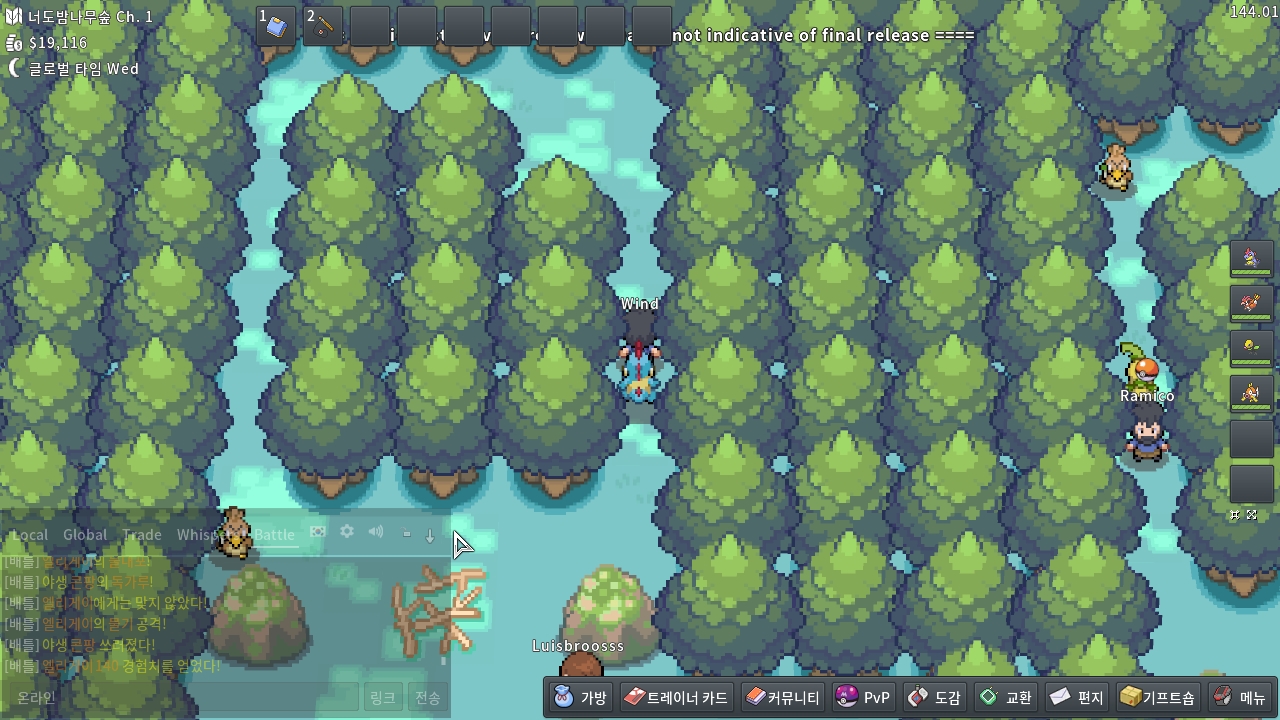Select the Bellsprout party slot
The height and width of the screenshot is (720, 1280).
[1251, 347]
